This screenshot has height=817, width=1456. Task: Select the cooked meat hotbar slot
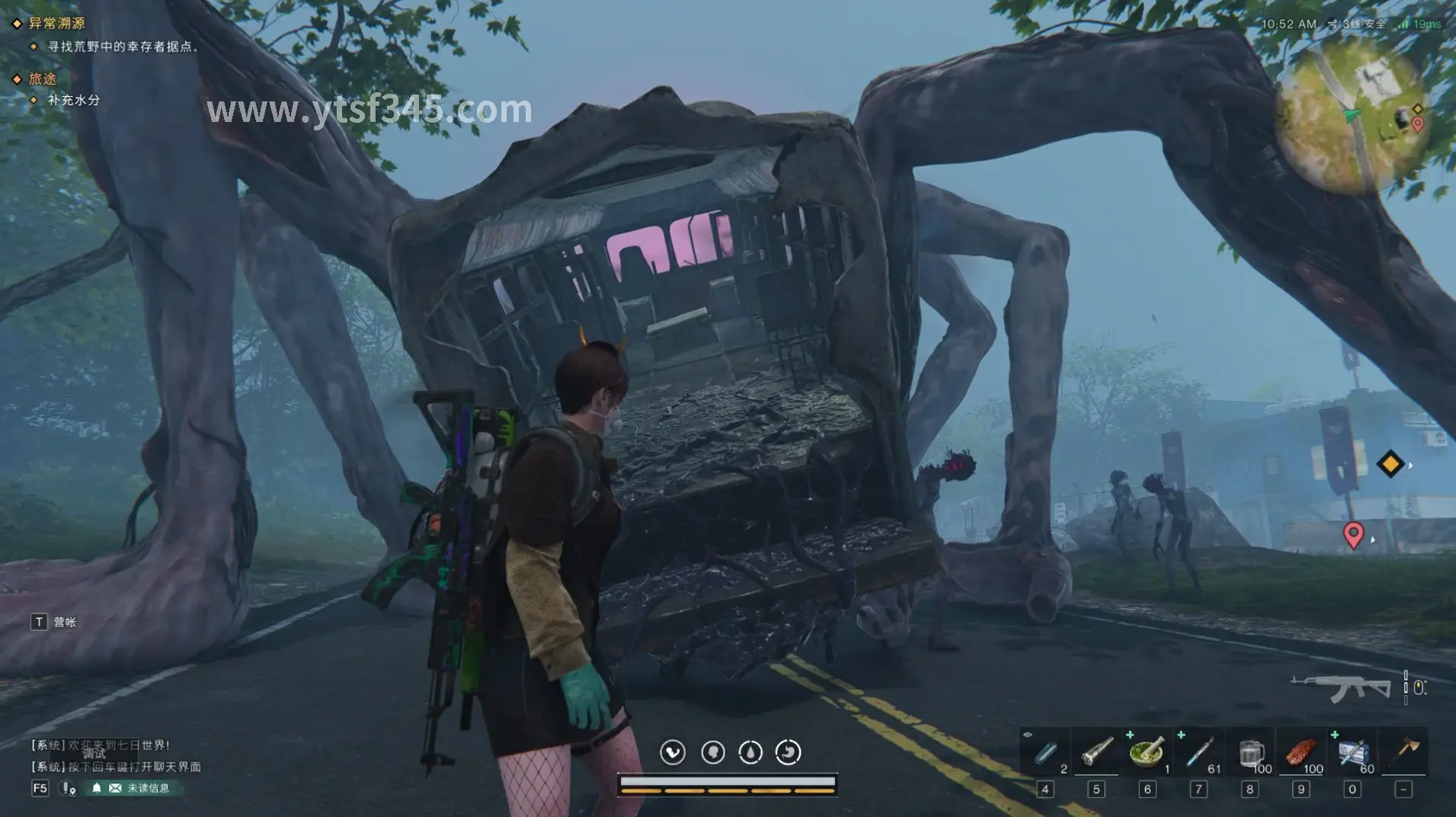(x=1301, y=753)
